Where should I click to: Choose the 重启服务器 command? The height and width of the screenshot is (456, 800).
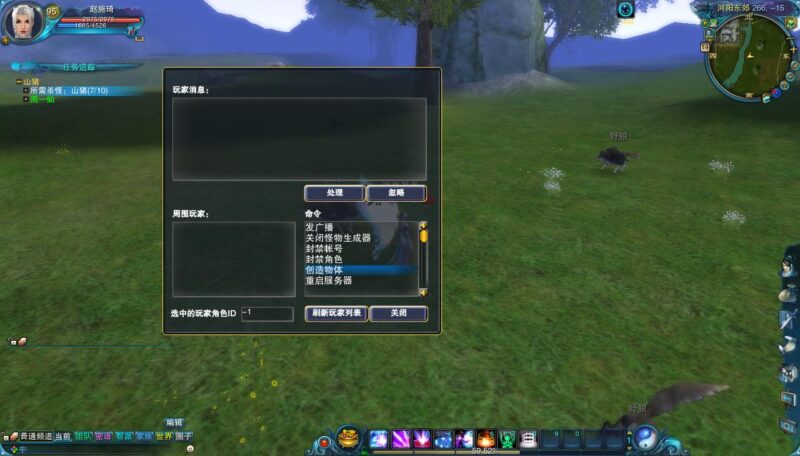(330, 281)
